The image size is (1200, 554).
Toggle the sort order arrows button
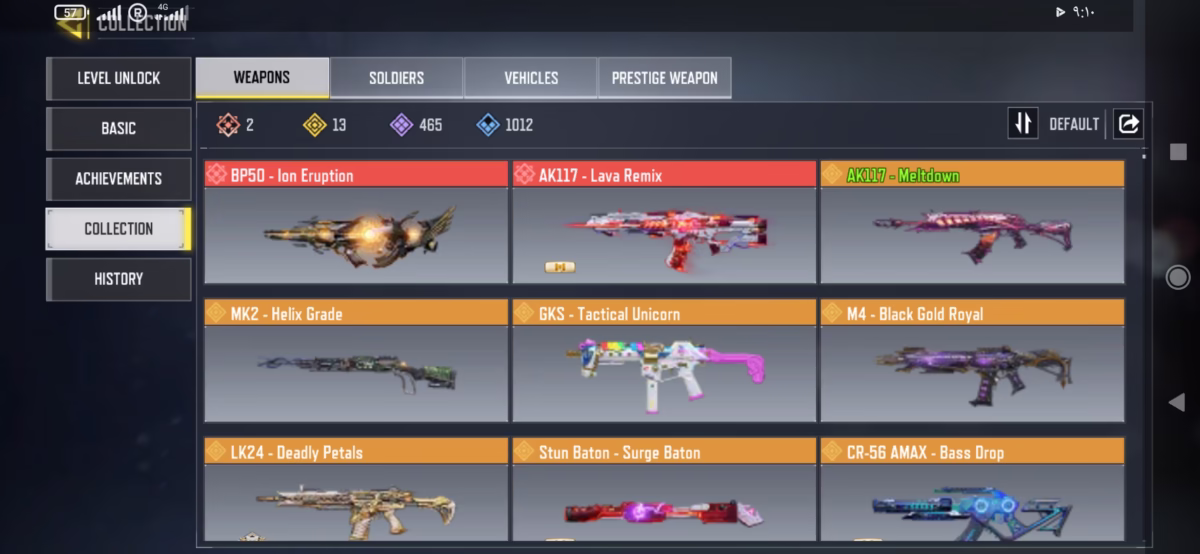coord(1022,124)
